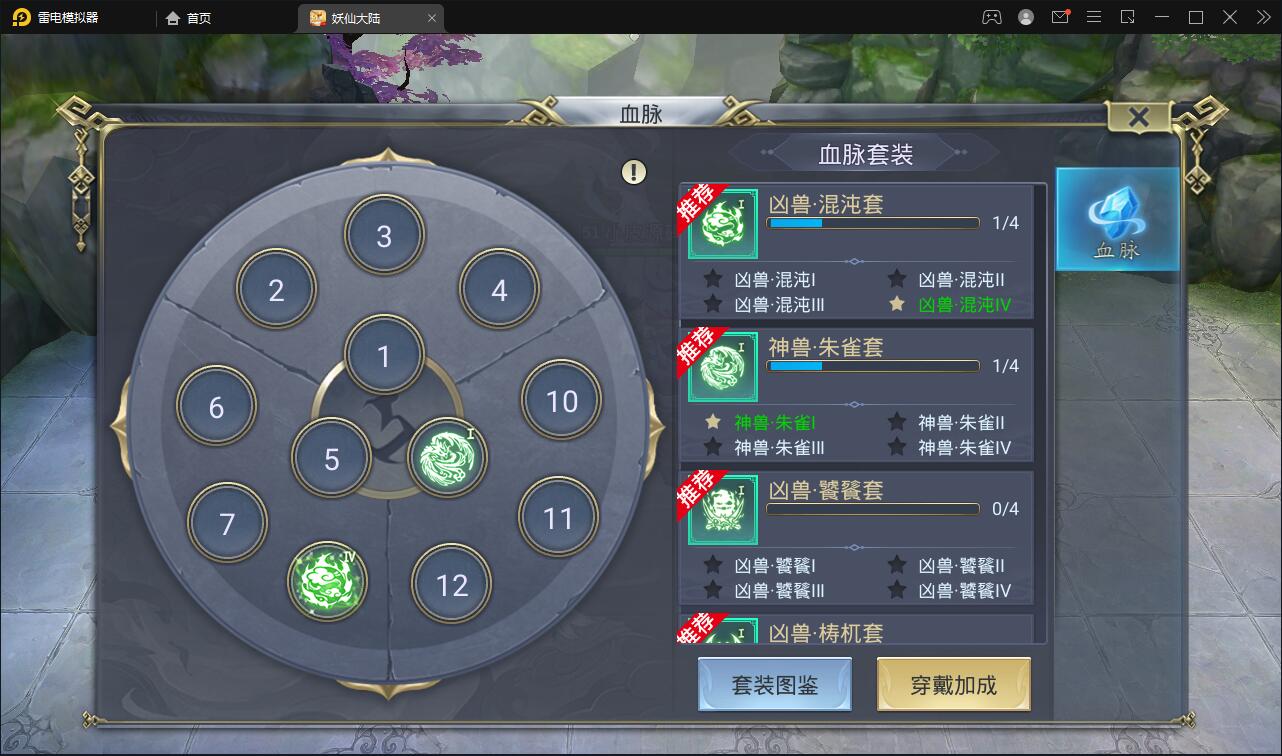This screenshot has height=756, width=1282.
Task: Click the 凶兽·饕餮套 set emblem thumbnail
Action: (722, 509)
